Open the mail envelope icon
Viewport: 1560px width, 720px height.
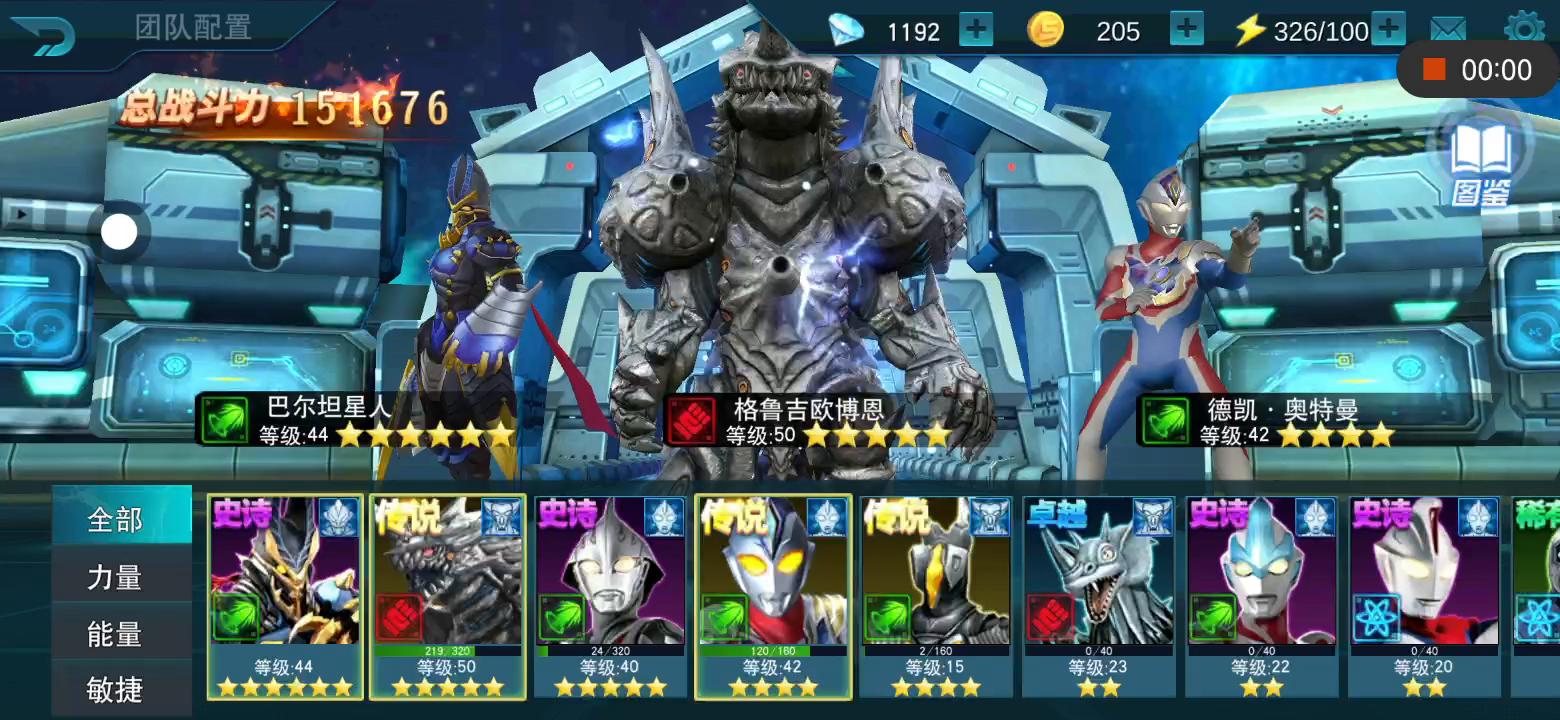[x=1448, y=30]
